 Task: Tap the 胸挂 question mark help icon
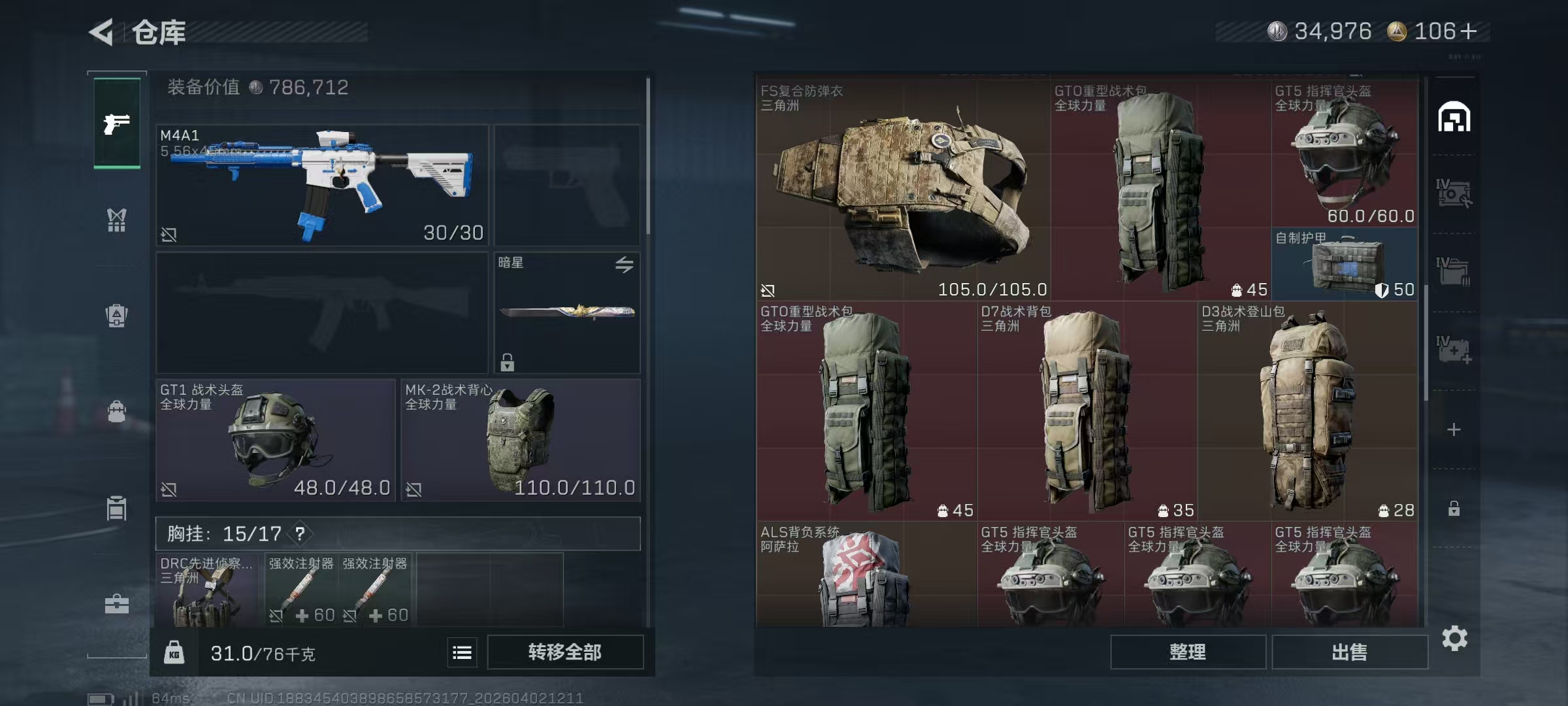(x=300, y=534)
